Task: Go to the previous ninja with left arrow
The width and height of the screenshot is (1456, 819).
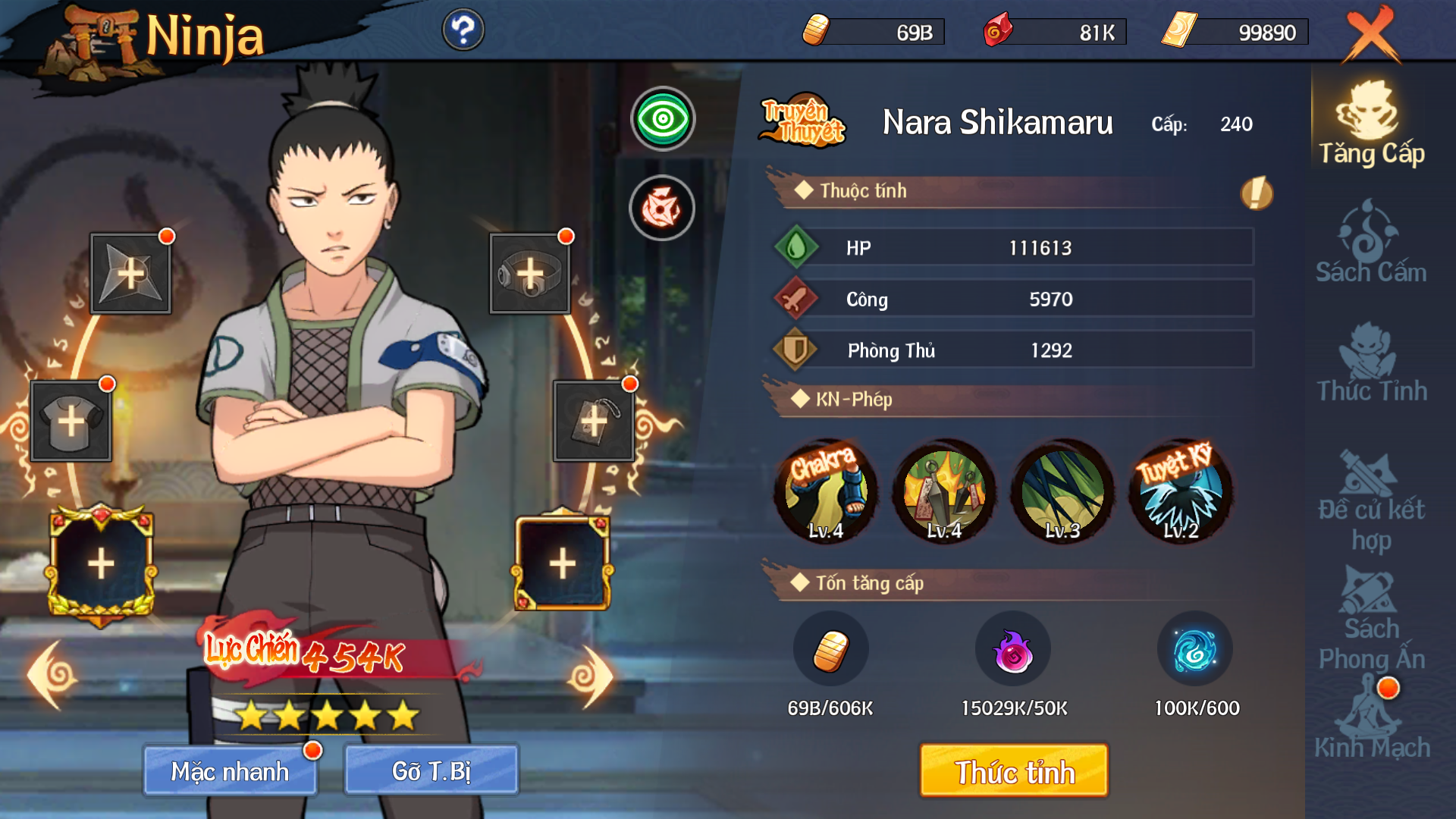Action: pyautogui.click(x=52, y=675)
